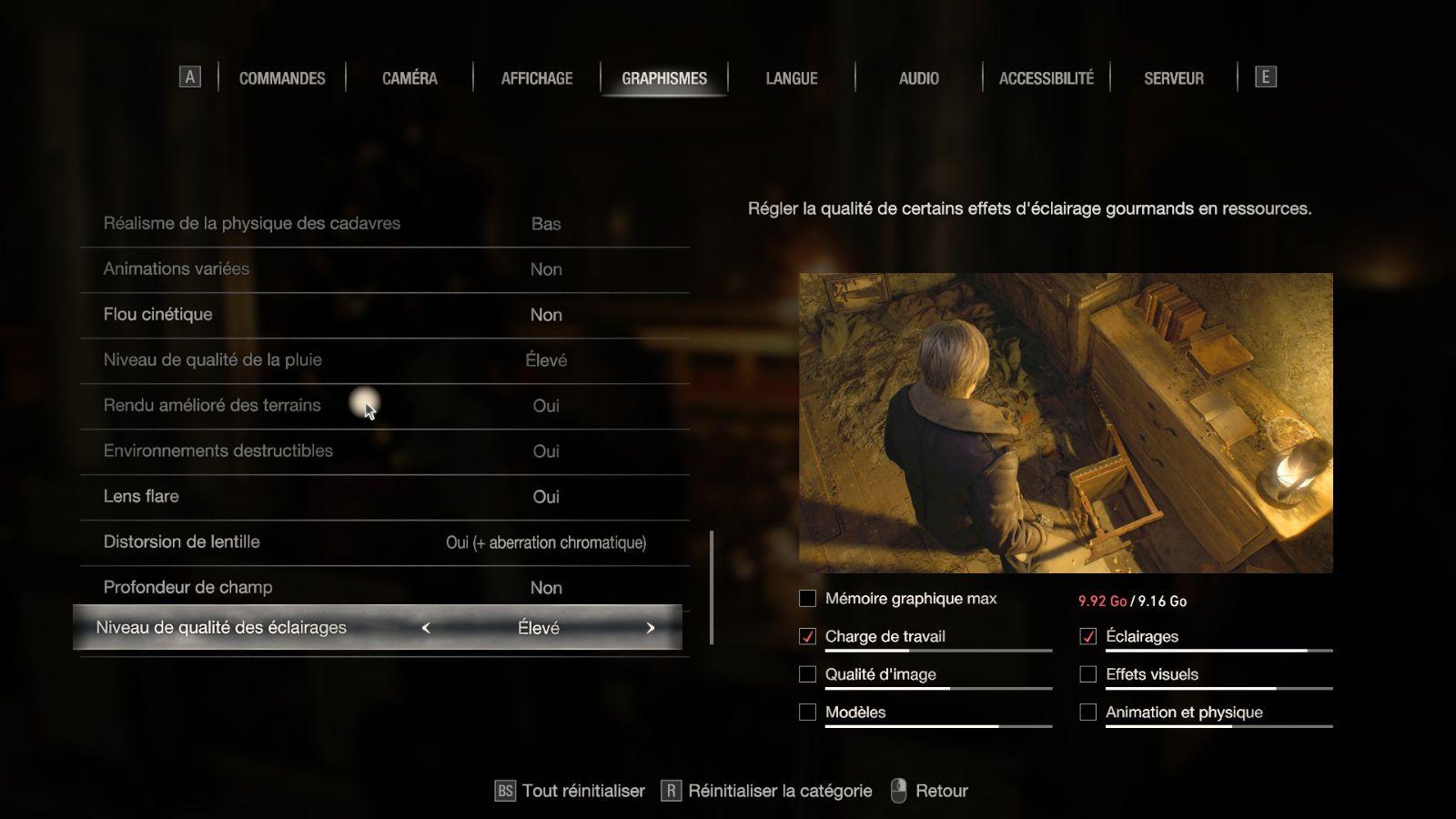Go to the Langue tab
The width and height of the screenshot is (1456, 819).
(x=792, y=78)
